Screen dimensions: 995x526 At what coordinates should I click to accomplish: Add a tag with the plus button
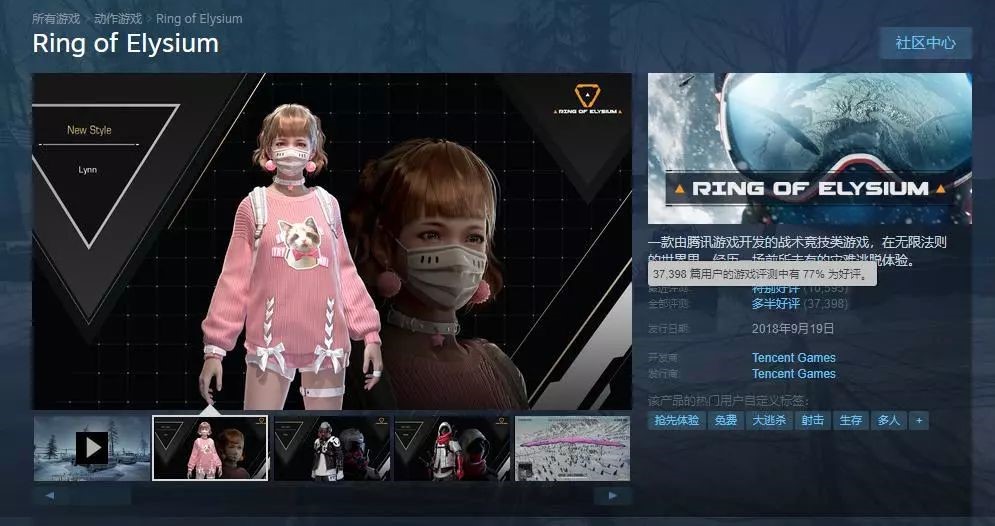pos(919,421)
